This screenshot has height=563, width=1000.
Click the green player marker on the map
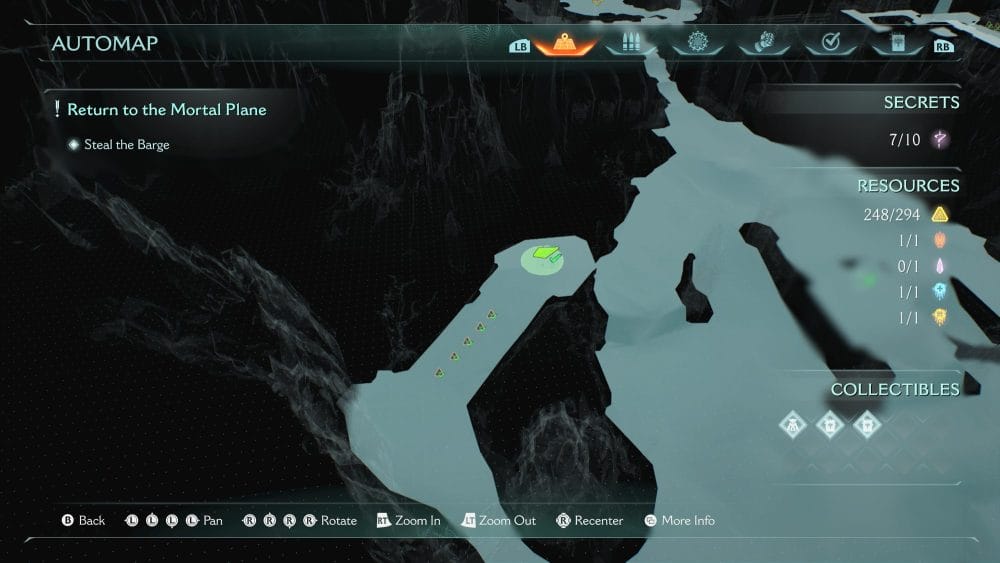click(545, 257)
